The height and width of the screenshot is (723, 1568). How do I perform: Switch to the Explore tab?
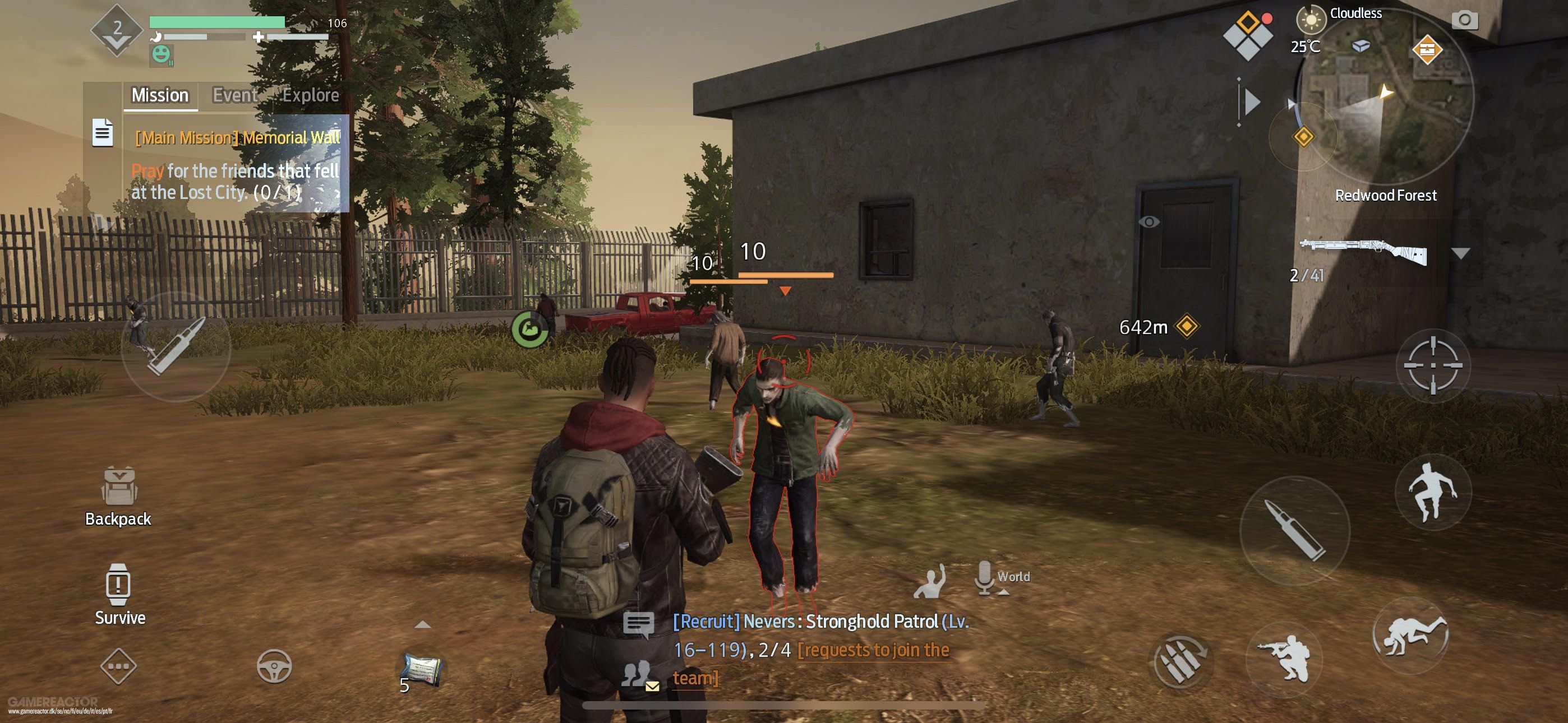point(311,95)
